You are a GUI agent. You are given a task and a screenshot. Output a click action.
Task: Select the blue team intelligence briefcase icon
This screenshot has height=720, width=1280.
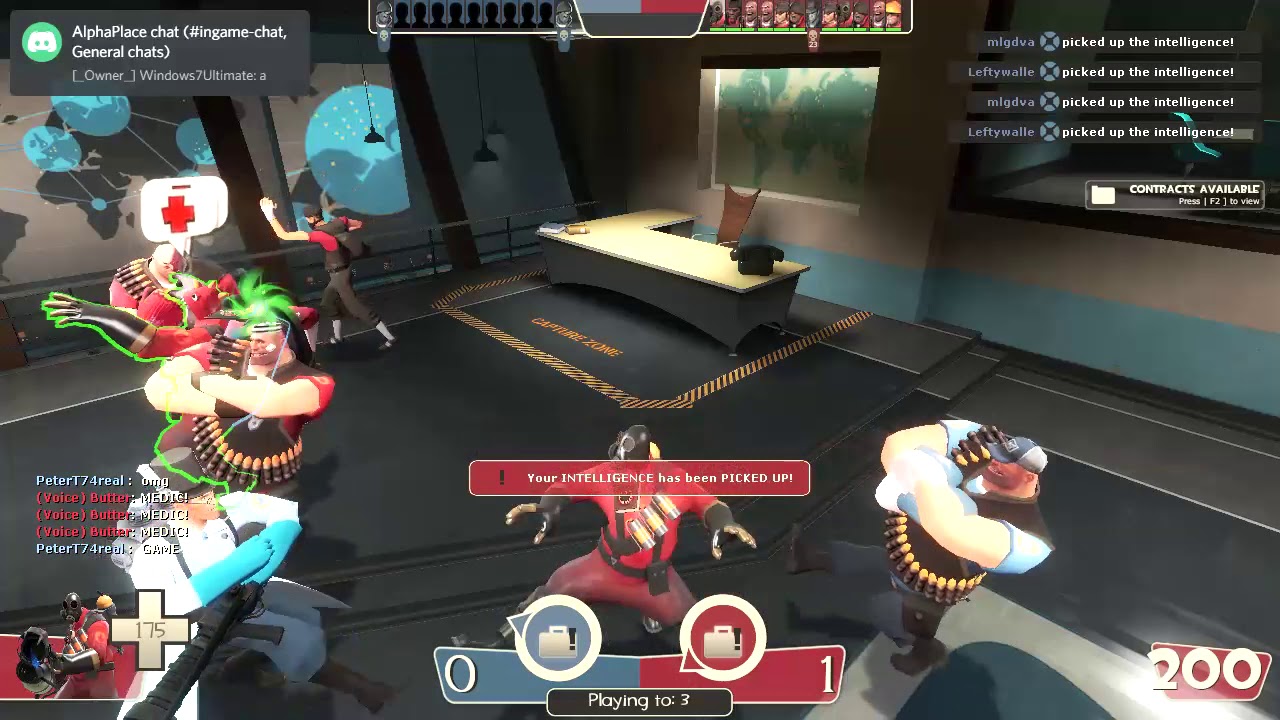tap(558, 639)
